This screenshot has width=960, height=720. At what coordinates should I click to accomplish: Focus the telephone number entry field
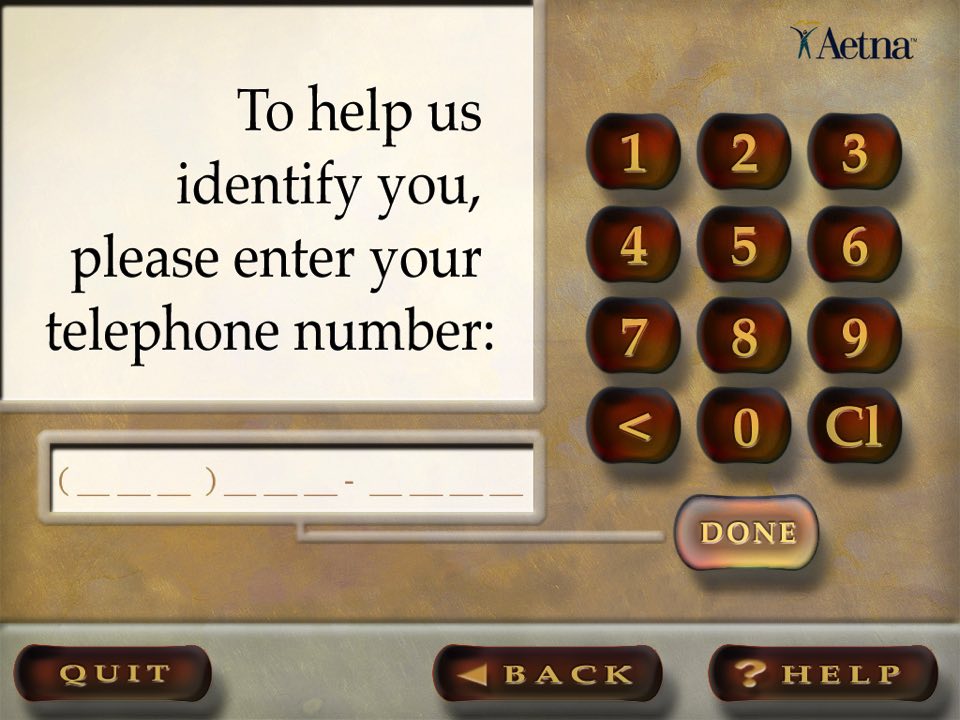pos(290,484)
